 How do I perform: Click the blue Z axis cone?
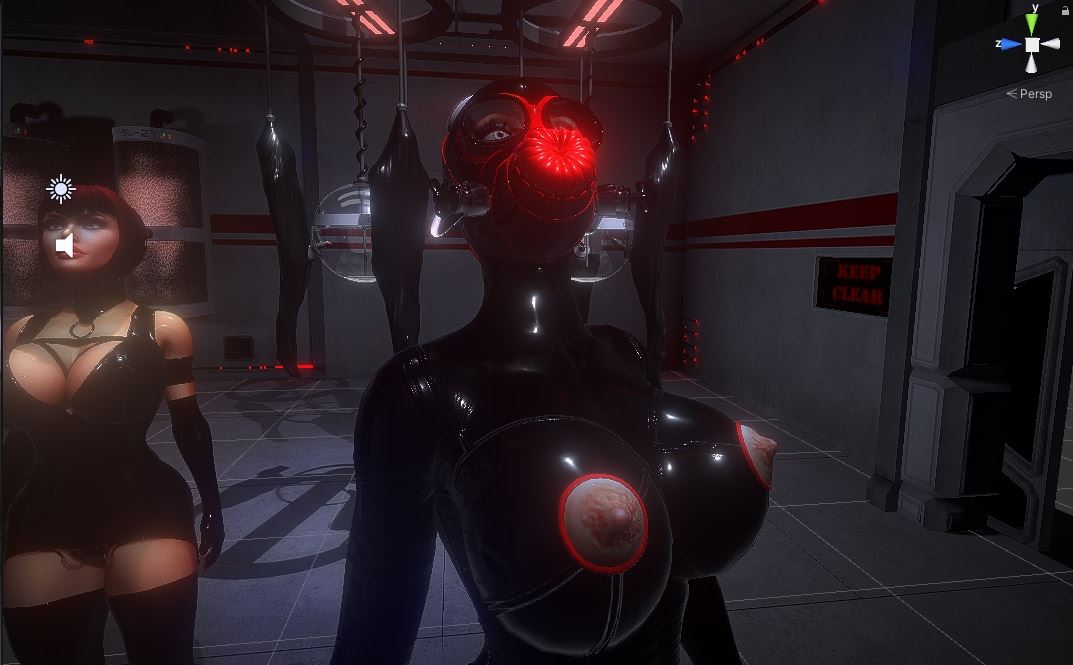pyautogui.click(x=1010, y=44)
